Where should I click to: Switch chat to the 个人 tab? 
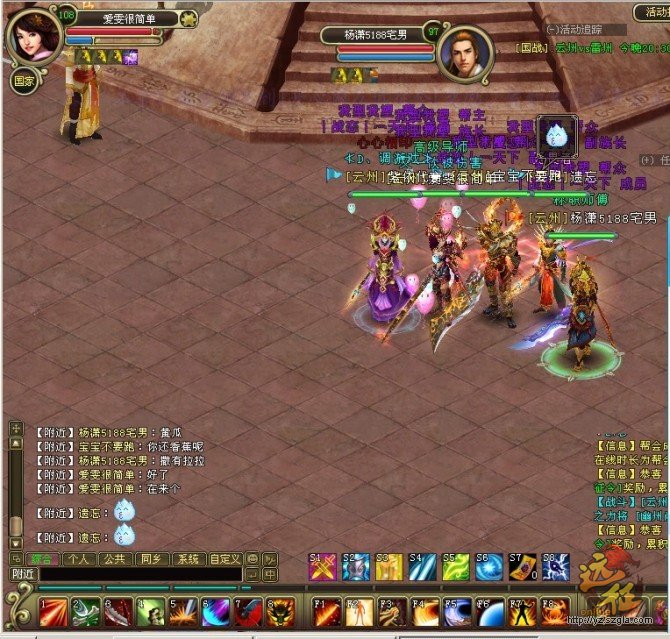point(80,558)
